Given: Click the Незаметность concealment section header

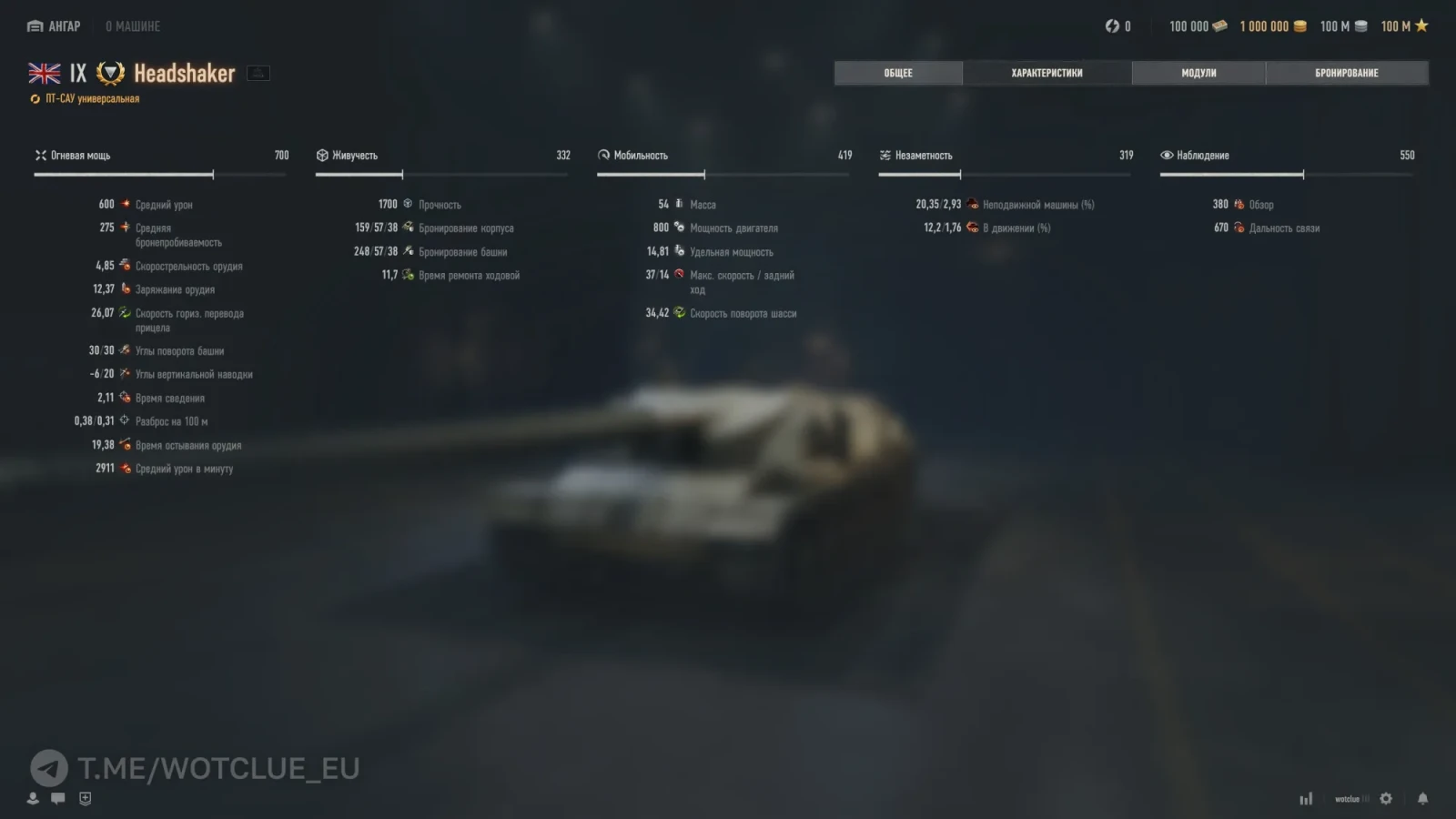Looking at the screenshot, I should point(923,156).
